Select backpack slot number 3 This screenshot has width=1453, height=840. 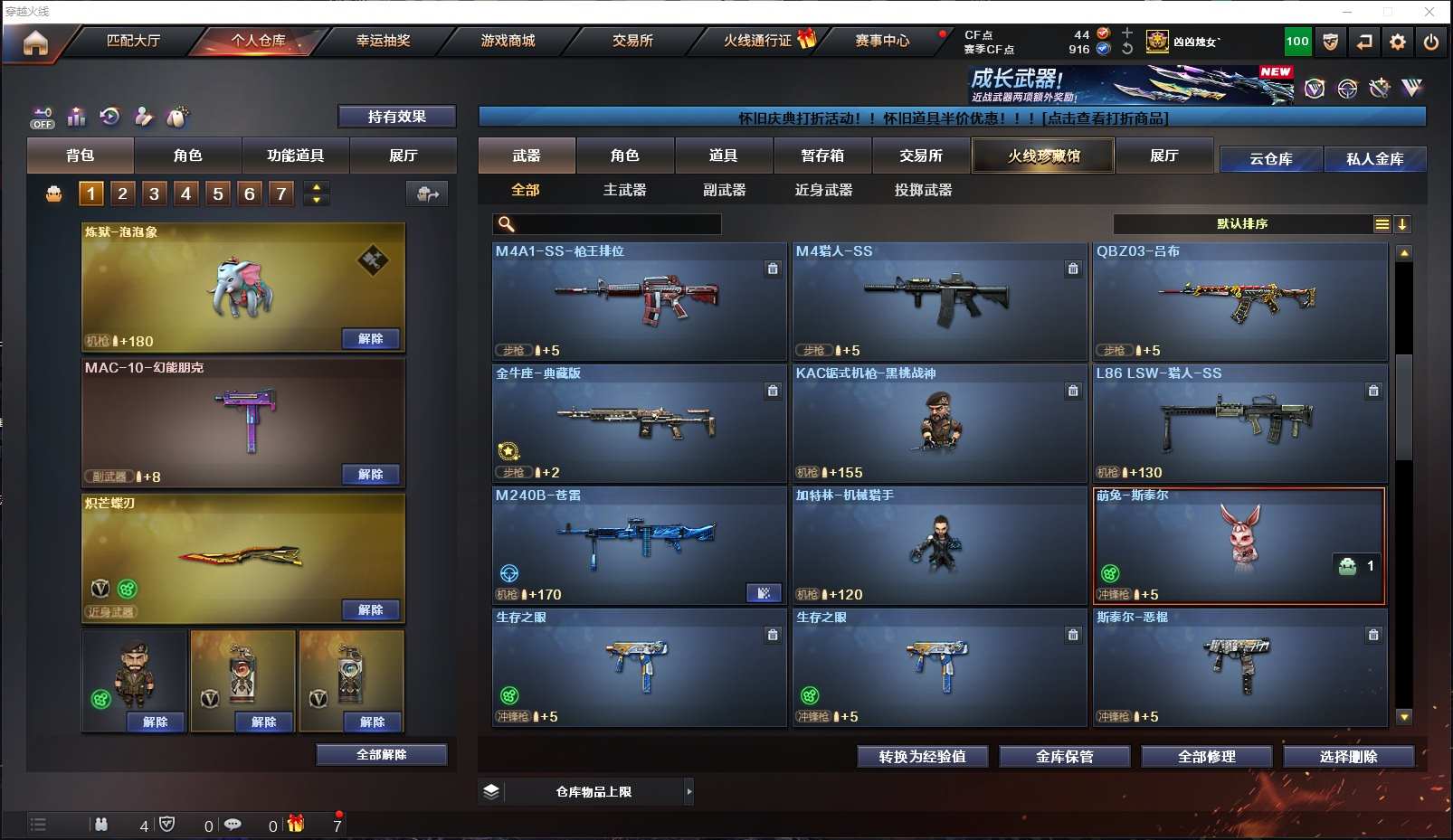click(154, 193)
